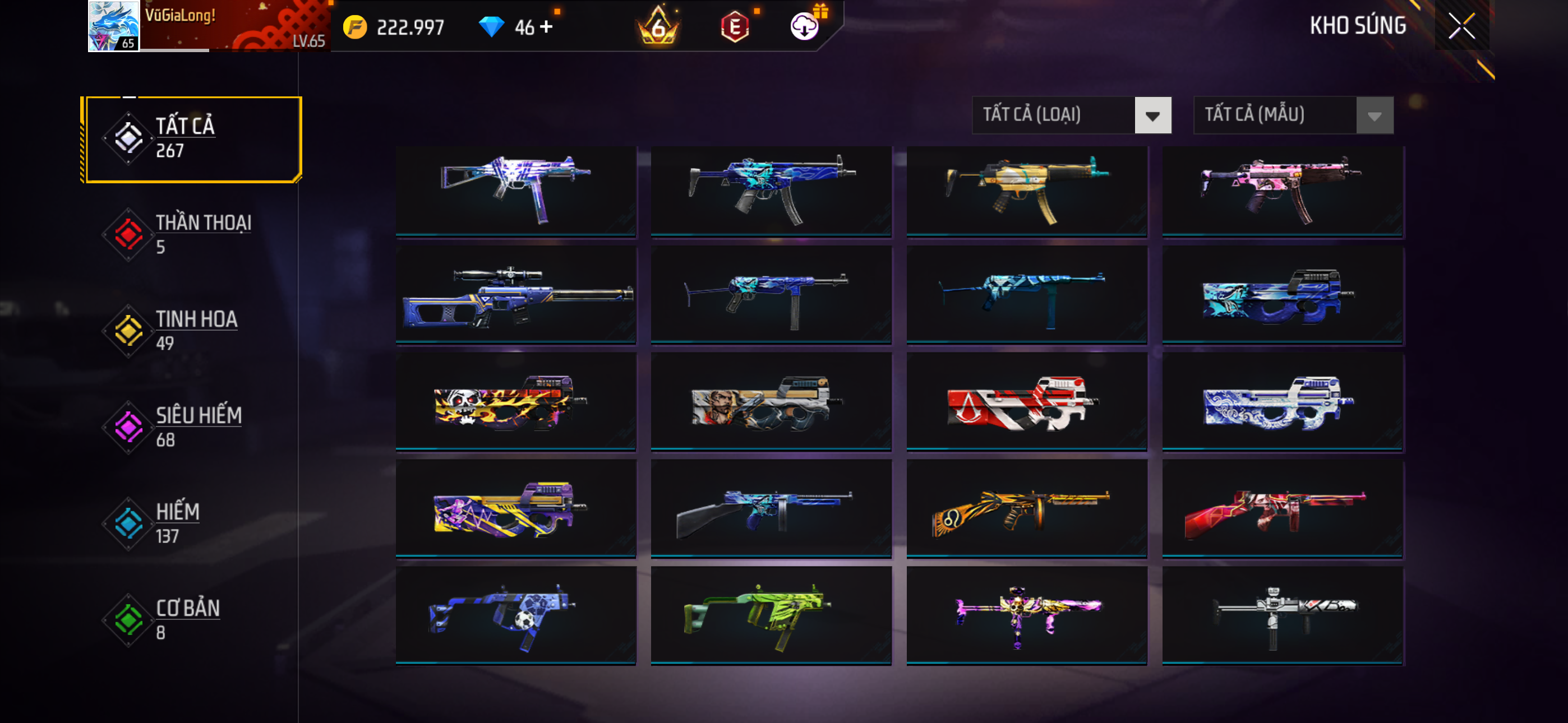Open the VũGiaLong! player profile
1568x723 pixels.
coord(207,26)
